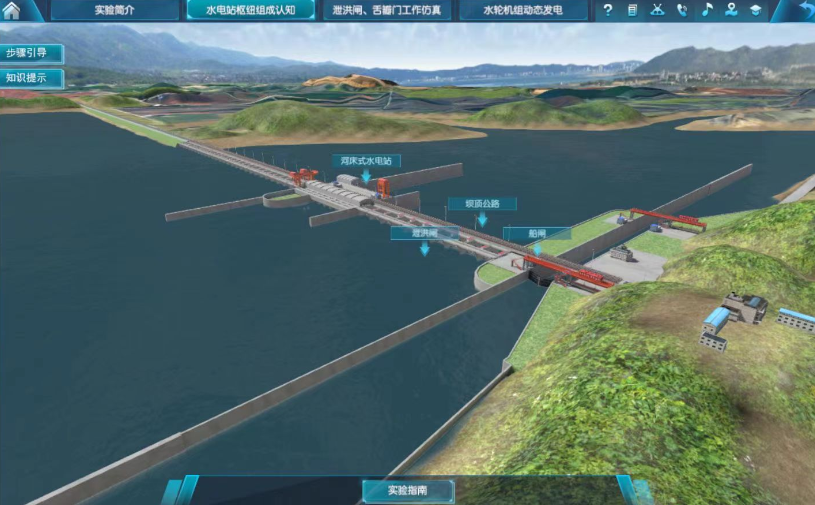Open the 实验指南 button
The image size is (815, 505).
pos(408,491)
